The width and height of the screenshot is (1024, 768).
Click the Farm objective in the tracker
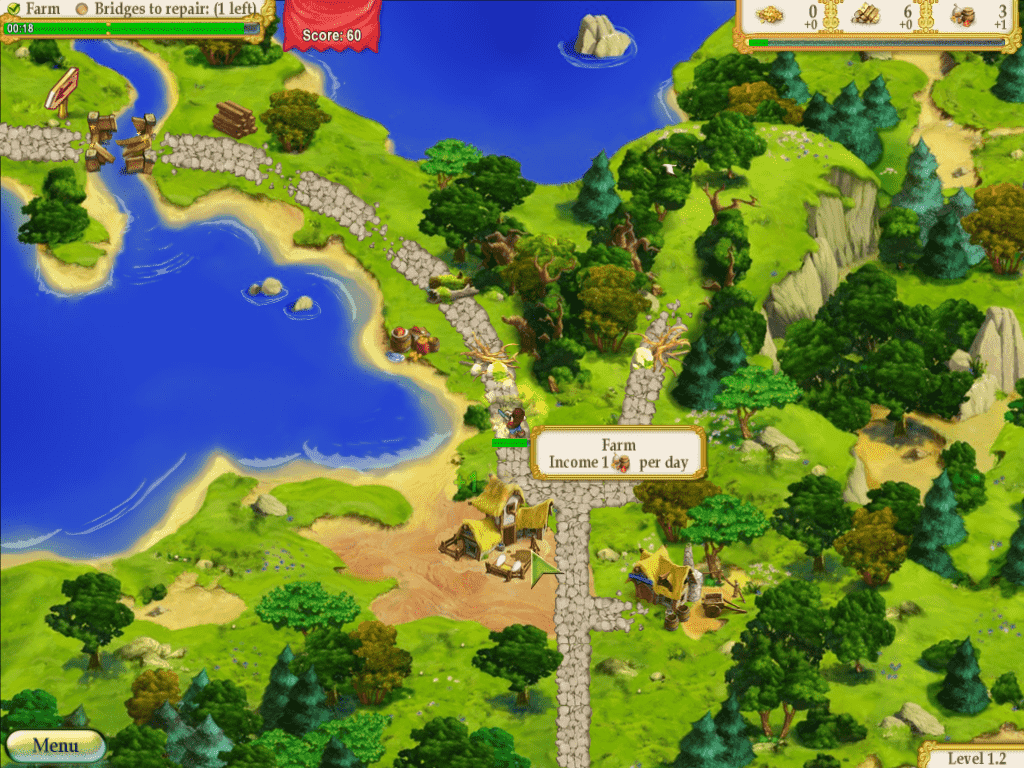tap(42, 9)
